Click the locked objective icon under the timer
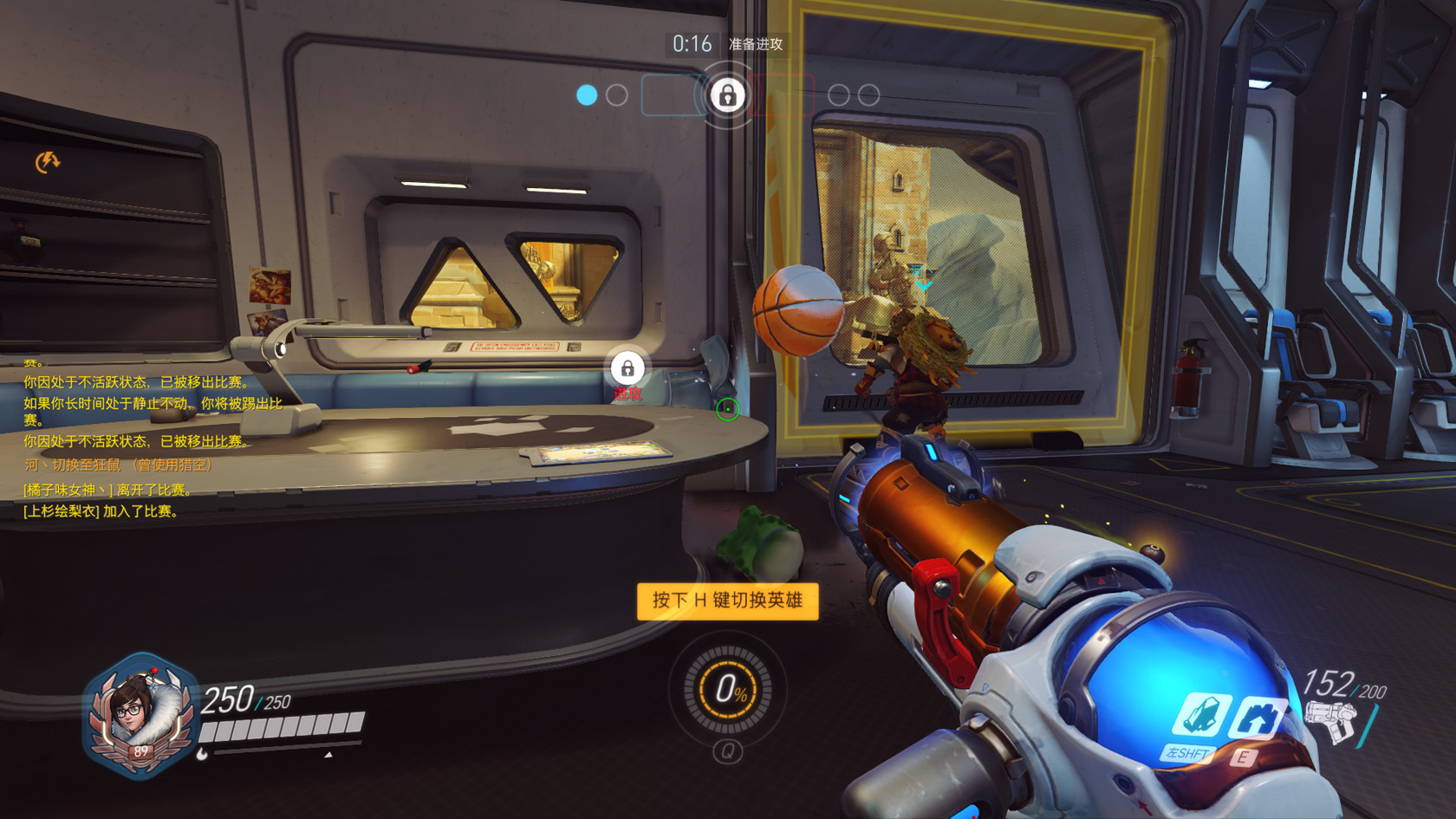1456x819 pixels. 727,94
